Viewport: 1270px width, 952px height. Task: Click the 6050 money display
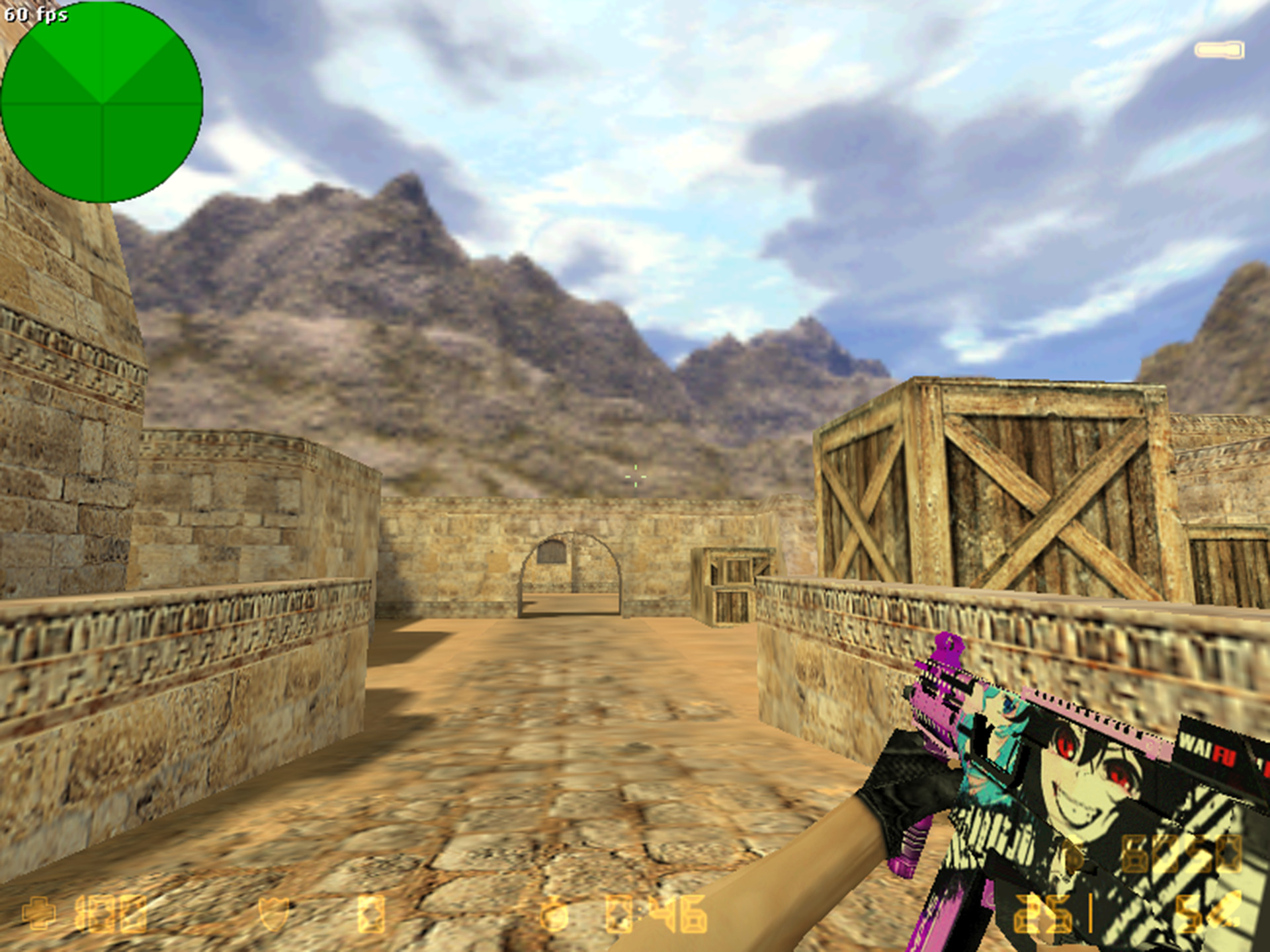click(x=1181, y=854)
